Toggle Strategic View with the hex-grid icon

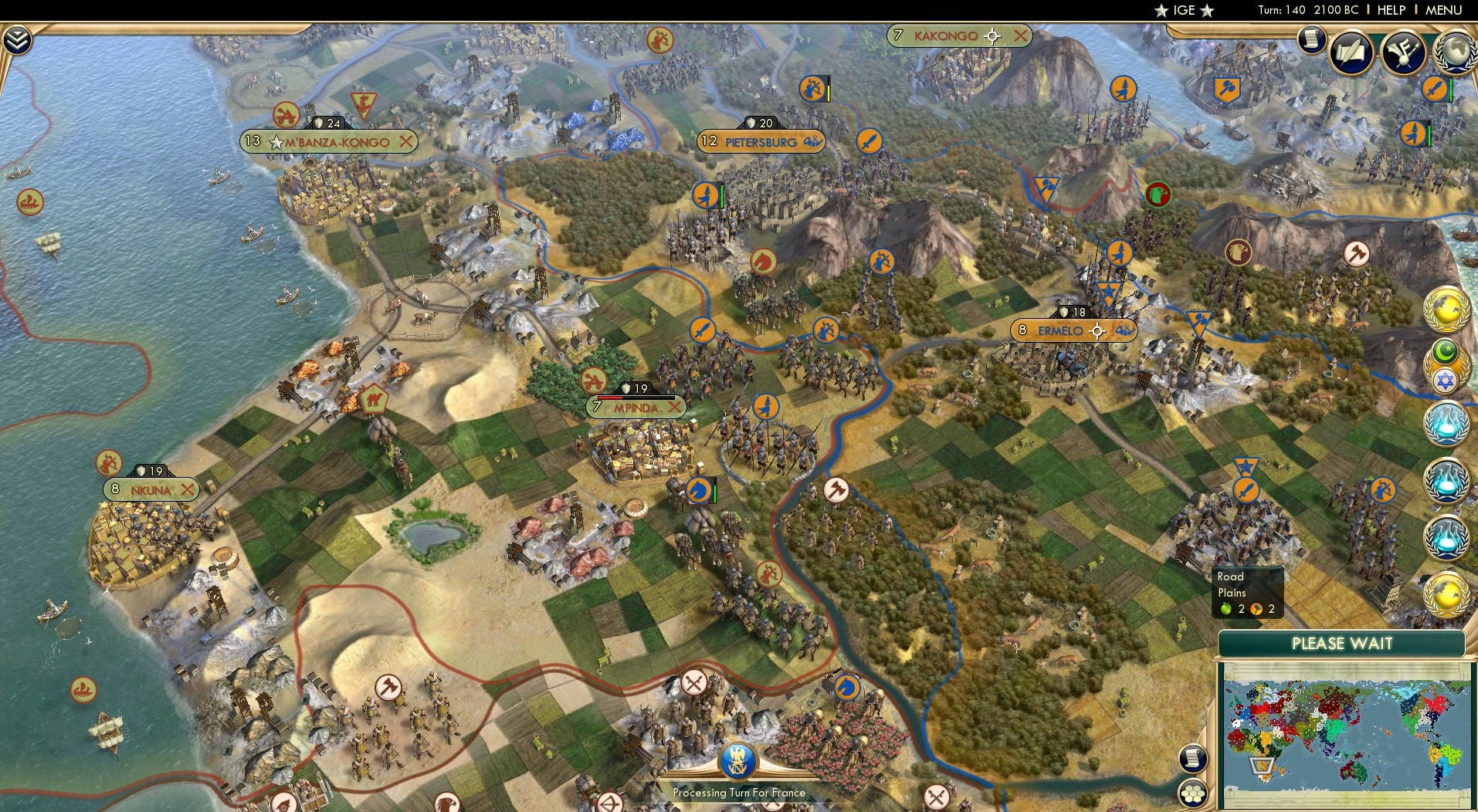click(1193, 793)
